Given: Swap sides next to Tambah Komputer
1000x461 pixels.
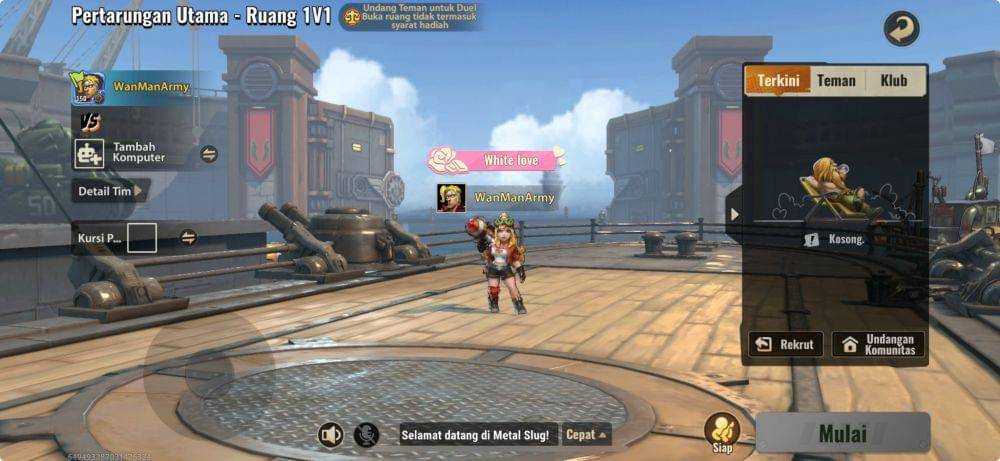Looking at the screenshot, I should tap(209, 154).
